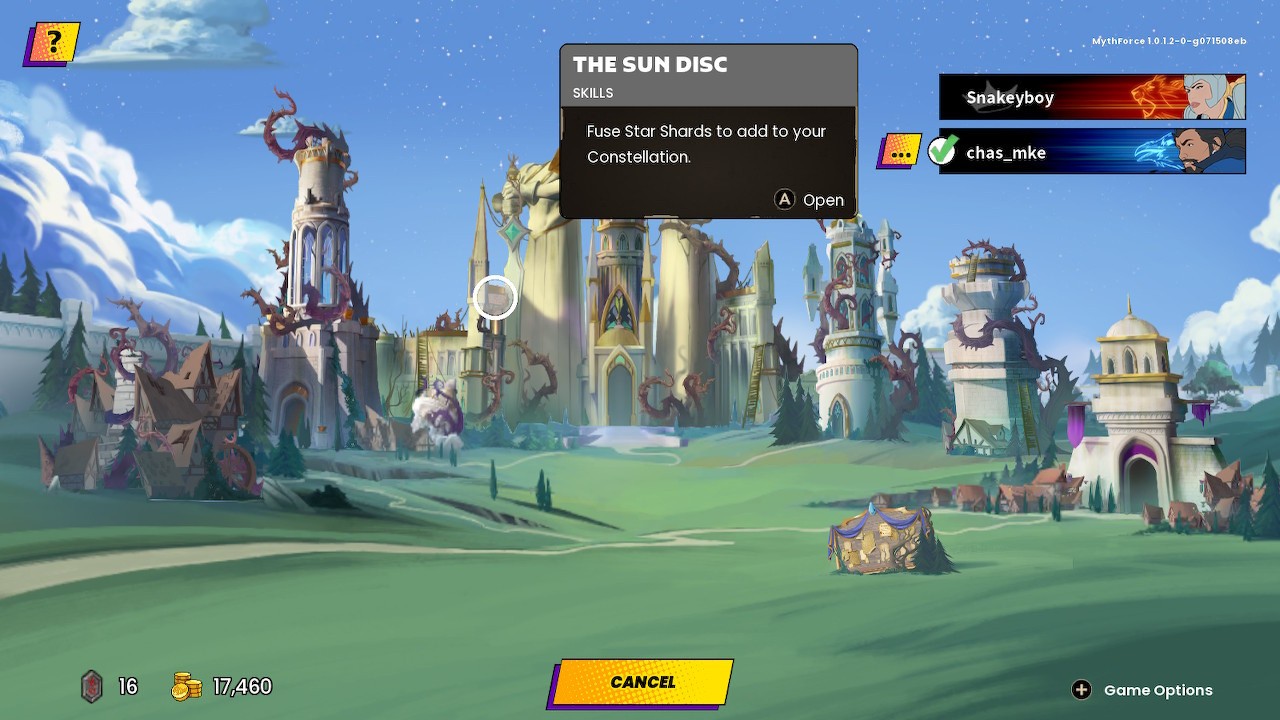Open Game Options
Screen dimensions: 1280x720
pyautogui.click(x=1145, y=690)
